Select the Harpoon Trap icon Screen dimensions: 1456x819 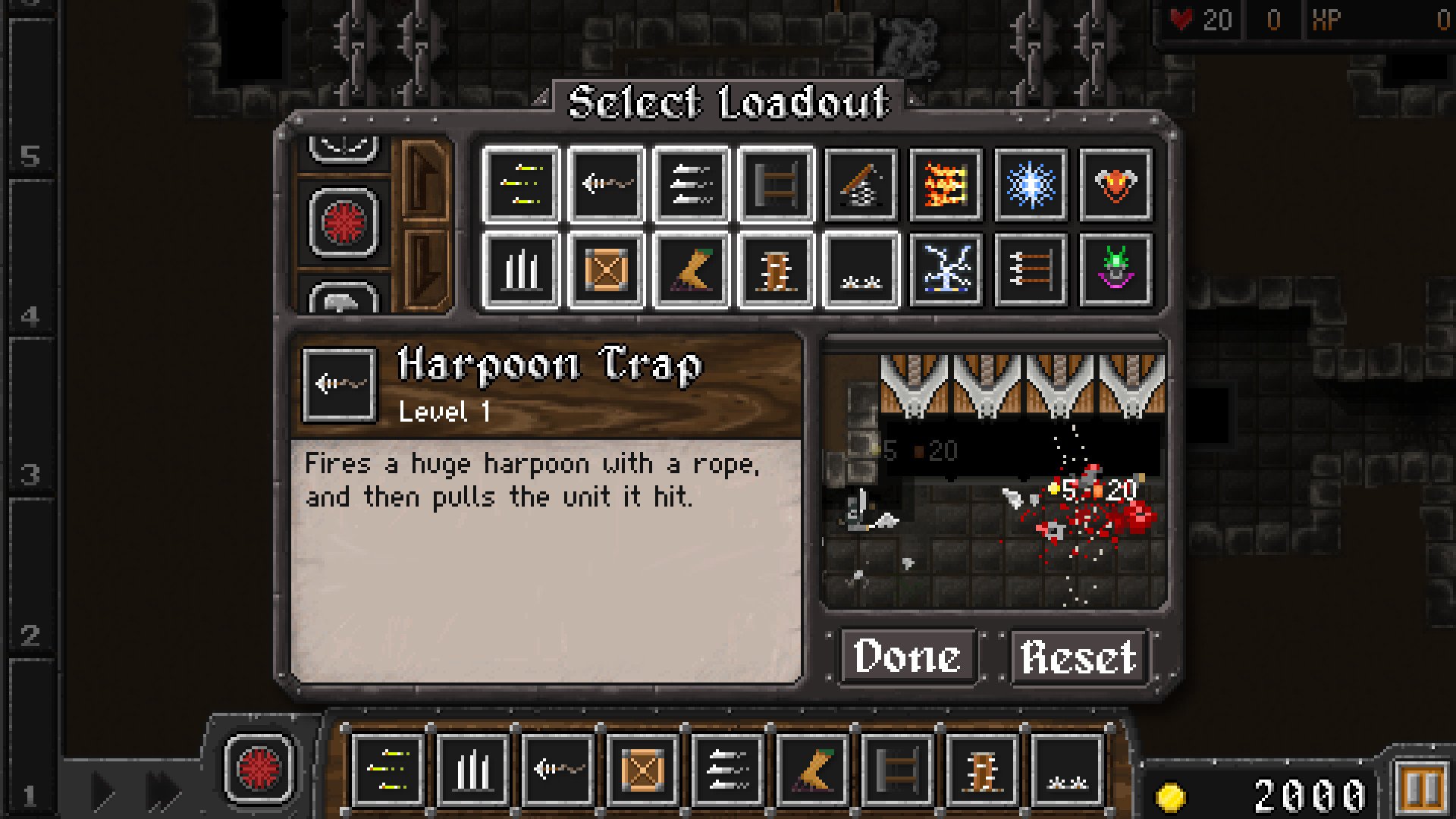tap(605, 185)
